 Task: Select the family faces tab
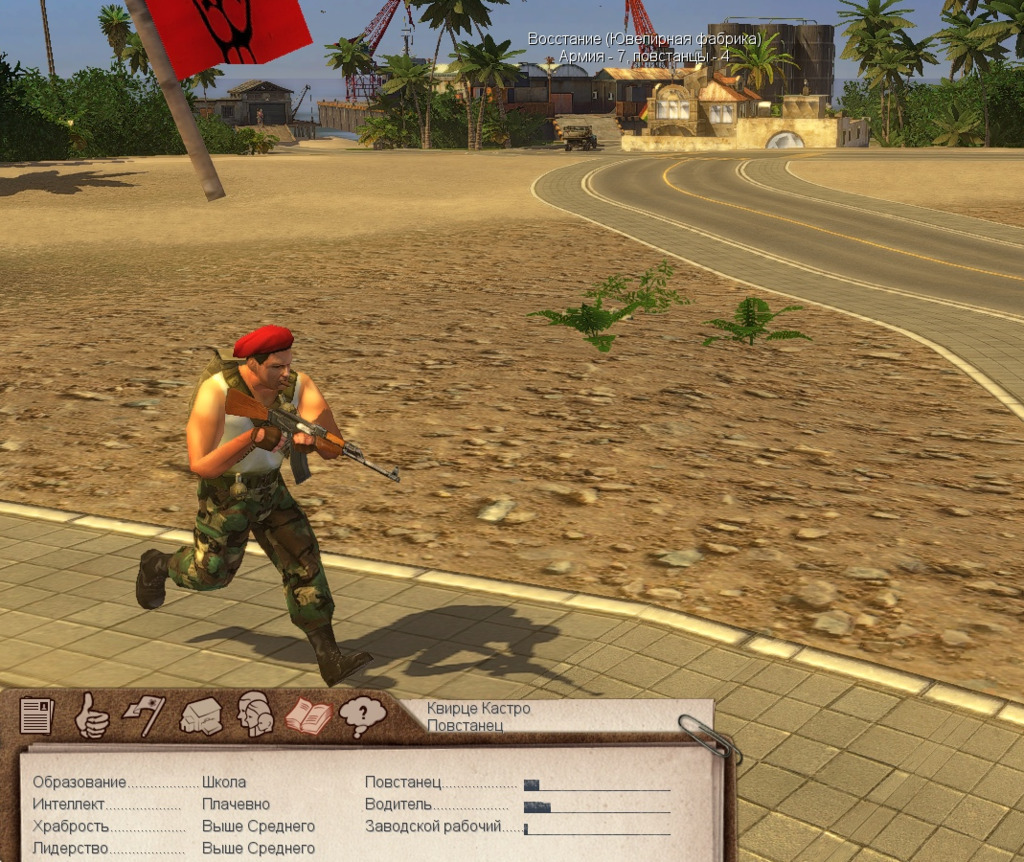coord(254,715)
